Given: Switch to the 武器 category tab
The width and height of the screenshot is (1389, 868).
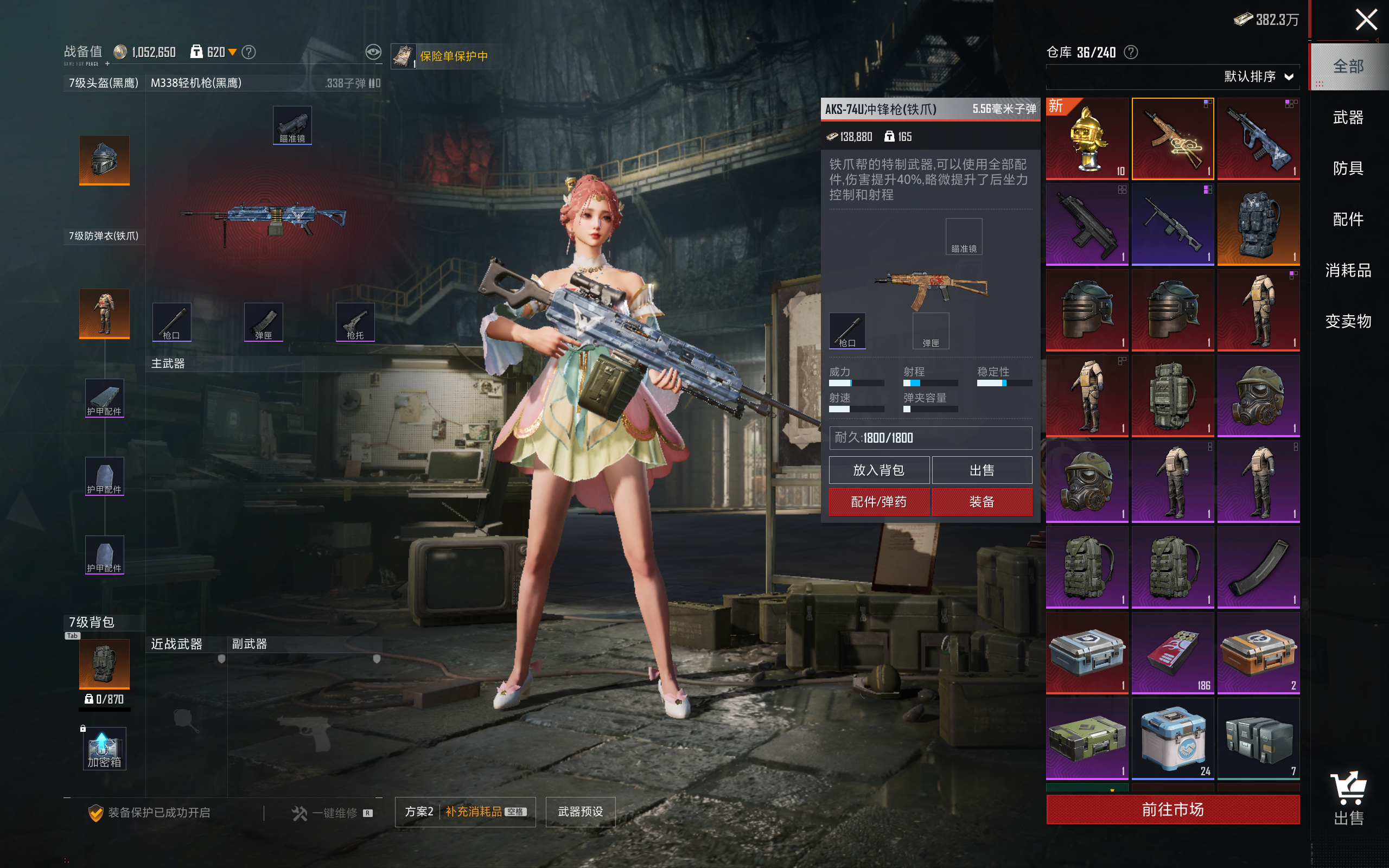Looking at the screenshot, I should coord(1348,118).
